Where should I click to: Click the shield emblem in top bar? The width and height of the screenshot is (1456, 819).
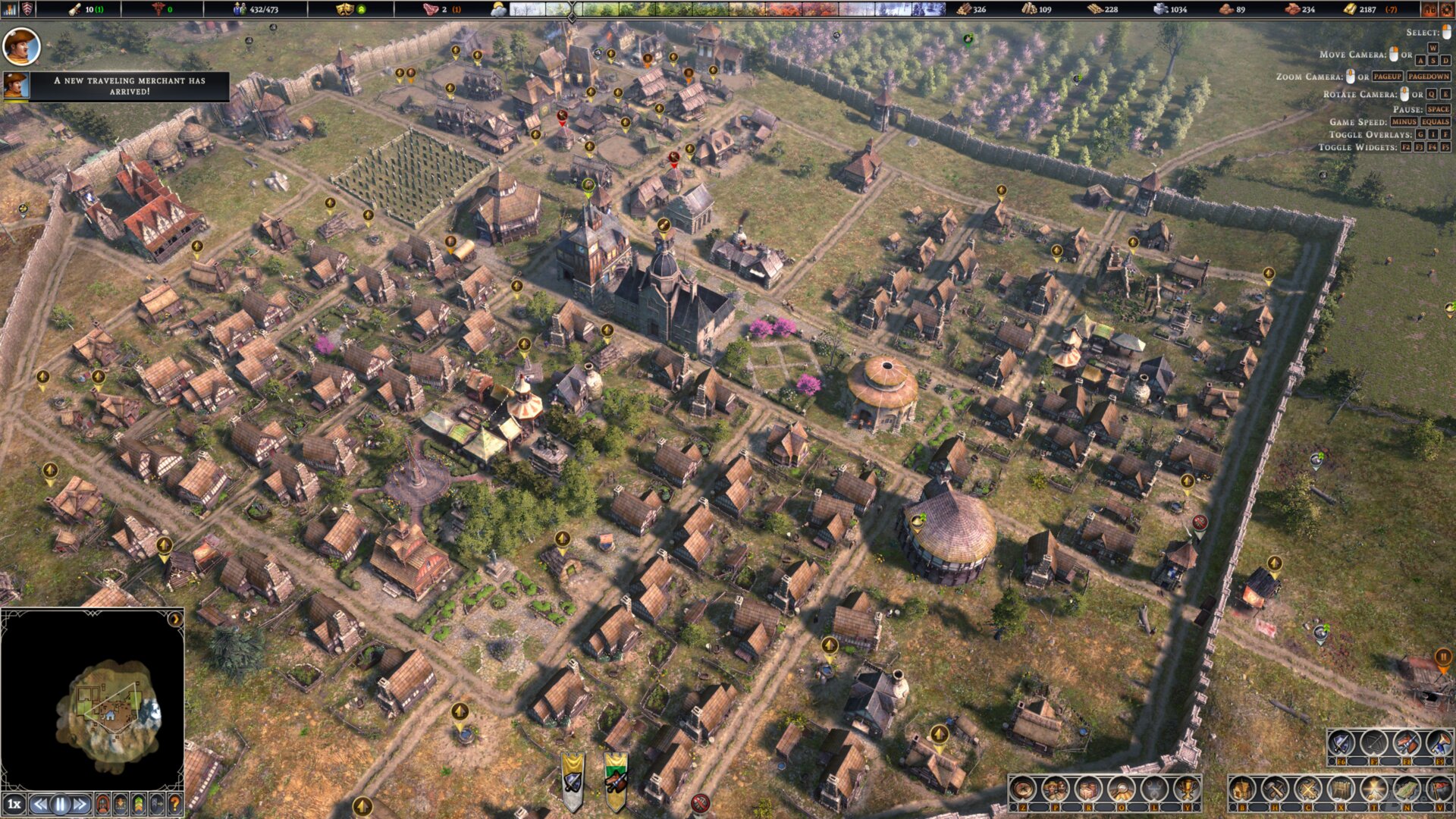click(28, 9)
